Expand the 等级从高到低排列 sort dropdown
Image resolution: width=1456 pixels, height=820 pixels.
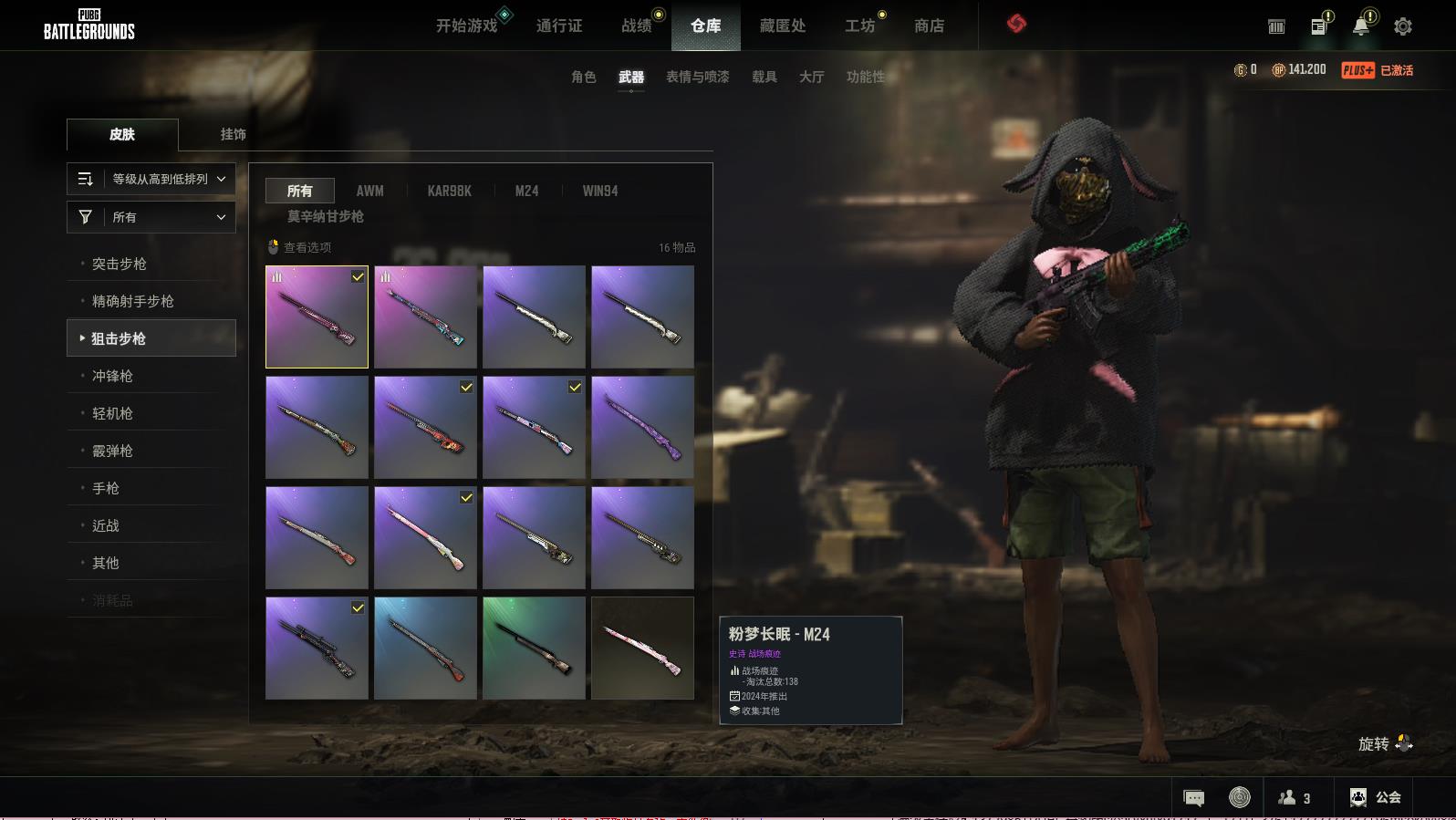click(151, 179)
